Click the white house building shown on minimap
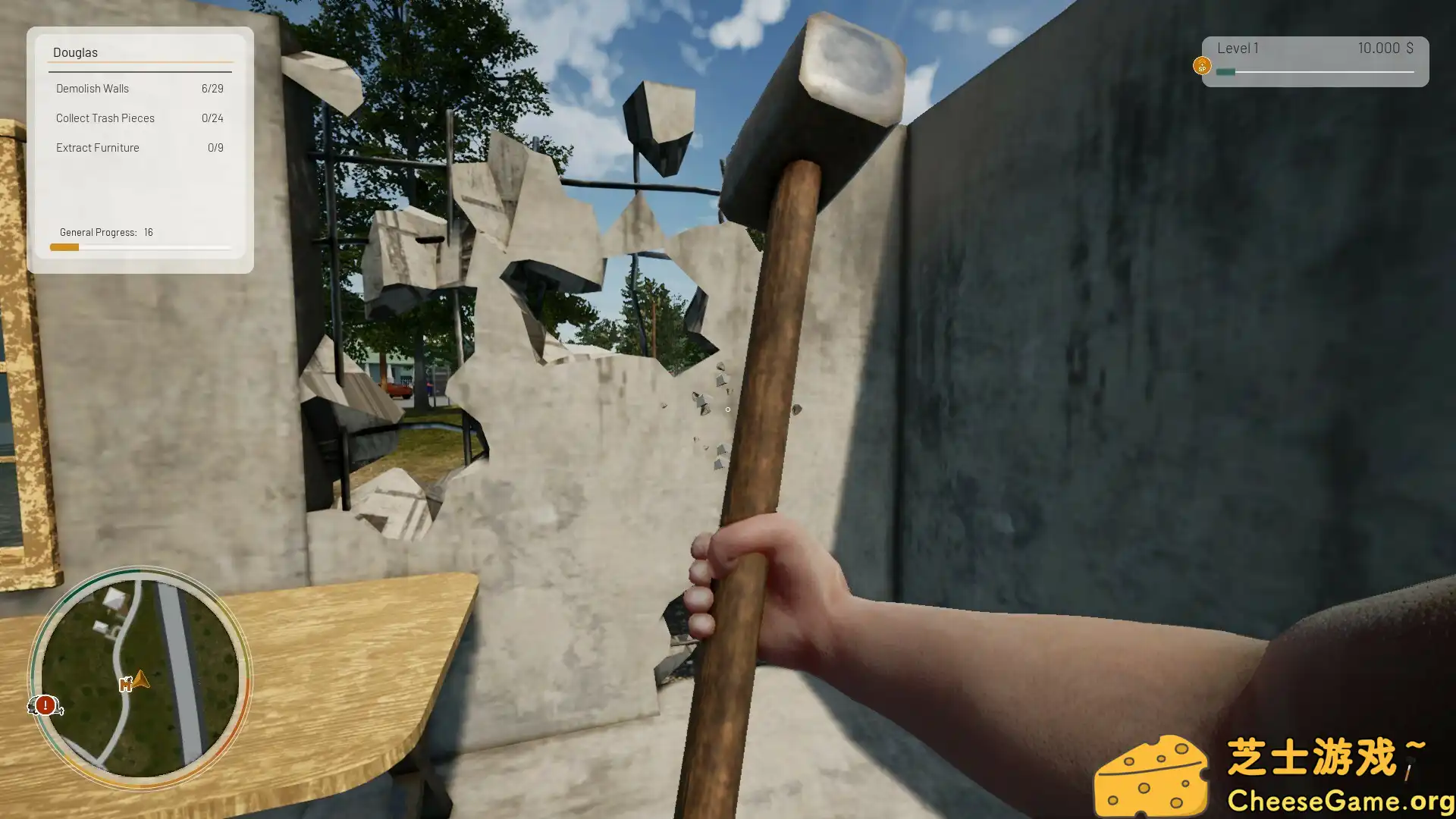Screen dimensions: 1456x819 coord(114,598)
